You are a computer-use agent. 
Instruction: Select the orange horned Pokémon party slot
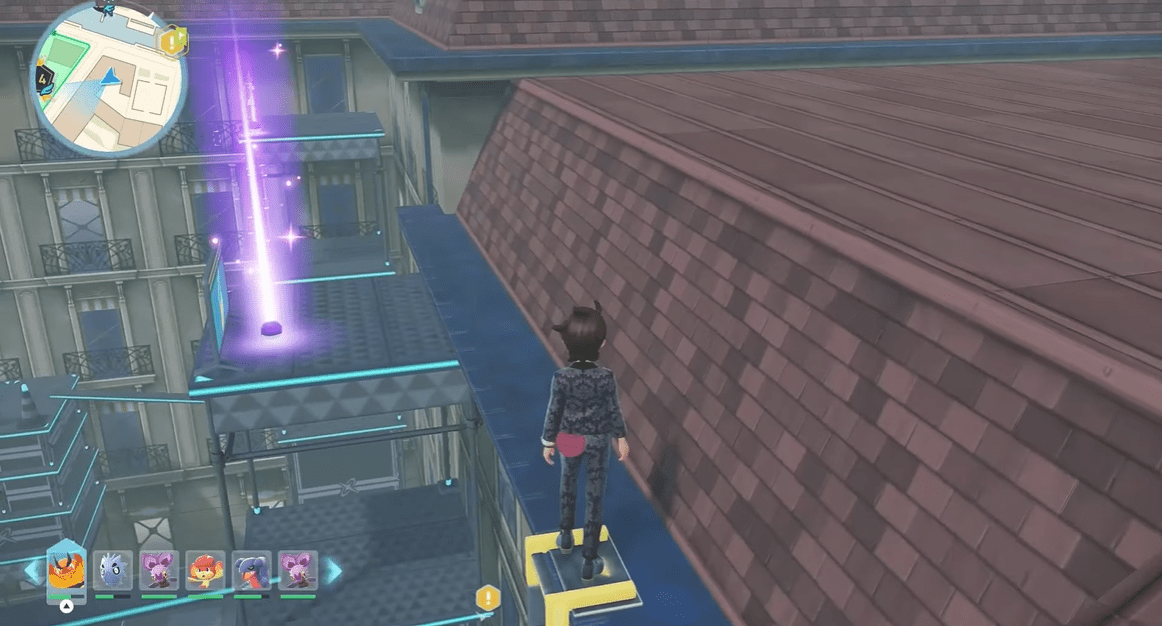(66, 571)
